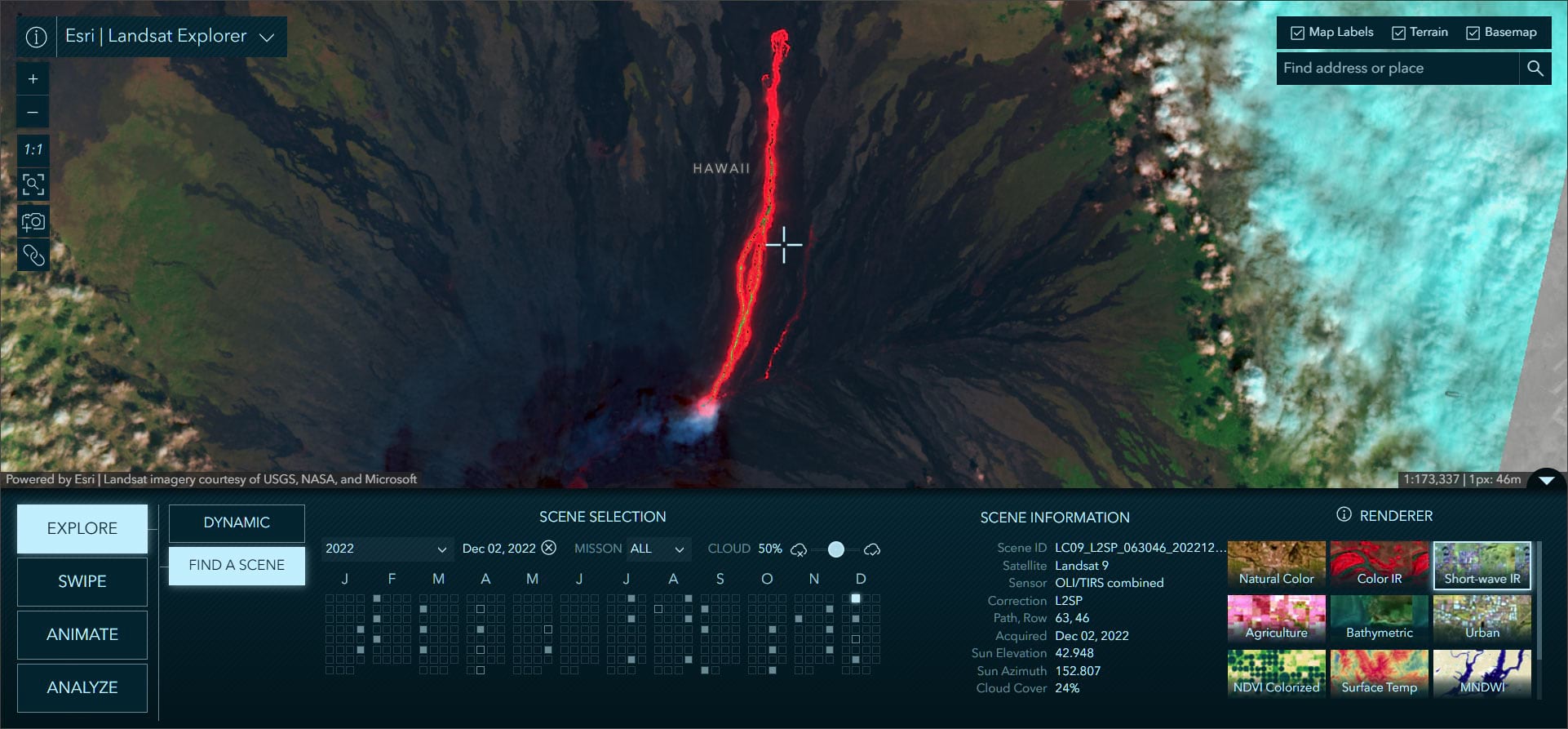The image size is (1568, 729).
Task: Clear the Dec 02, 2022 date filter
Action: click(x=548, y=548)
